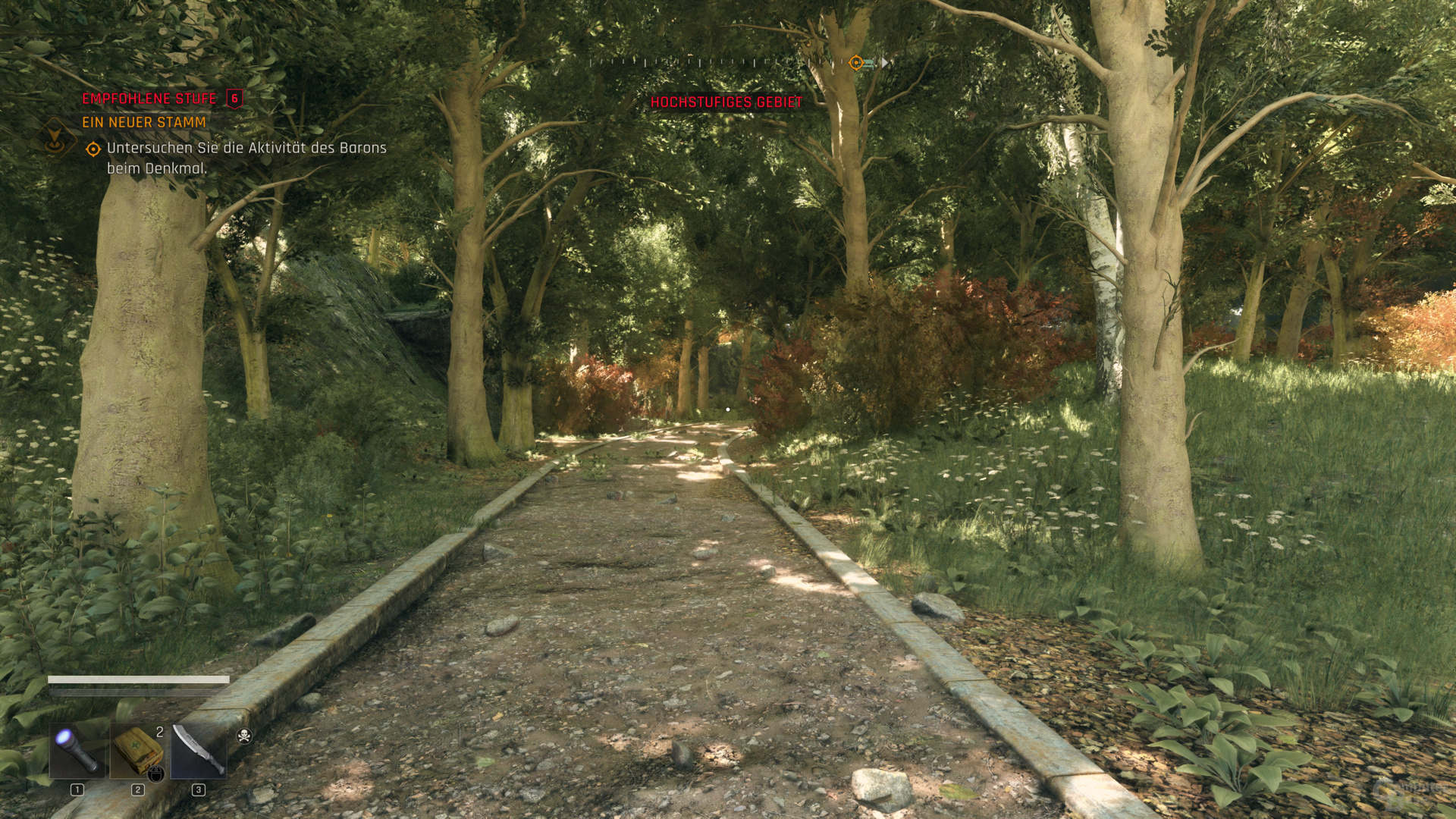Screen dimensions: 1456x819
Task: Open the 'Ein neuer Stamm' quest tracker
Action: [144, 122]
